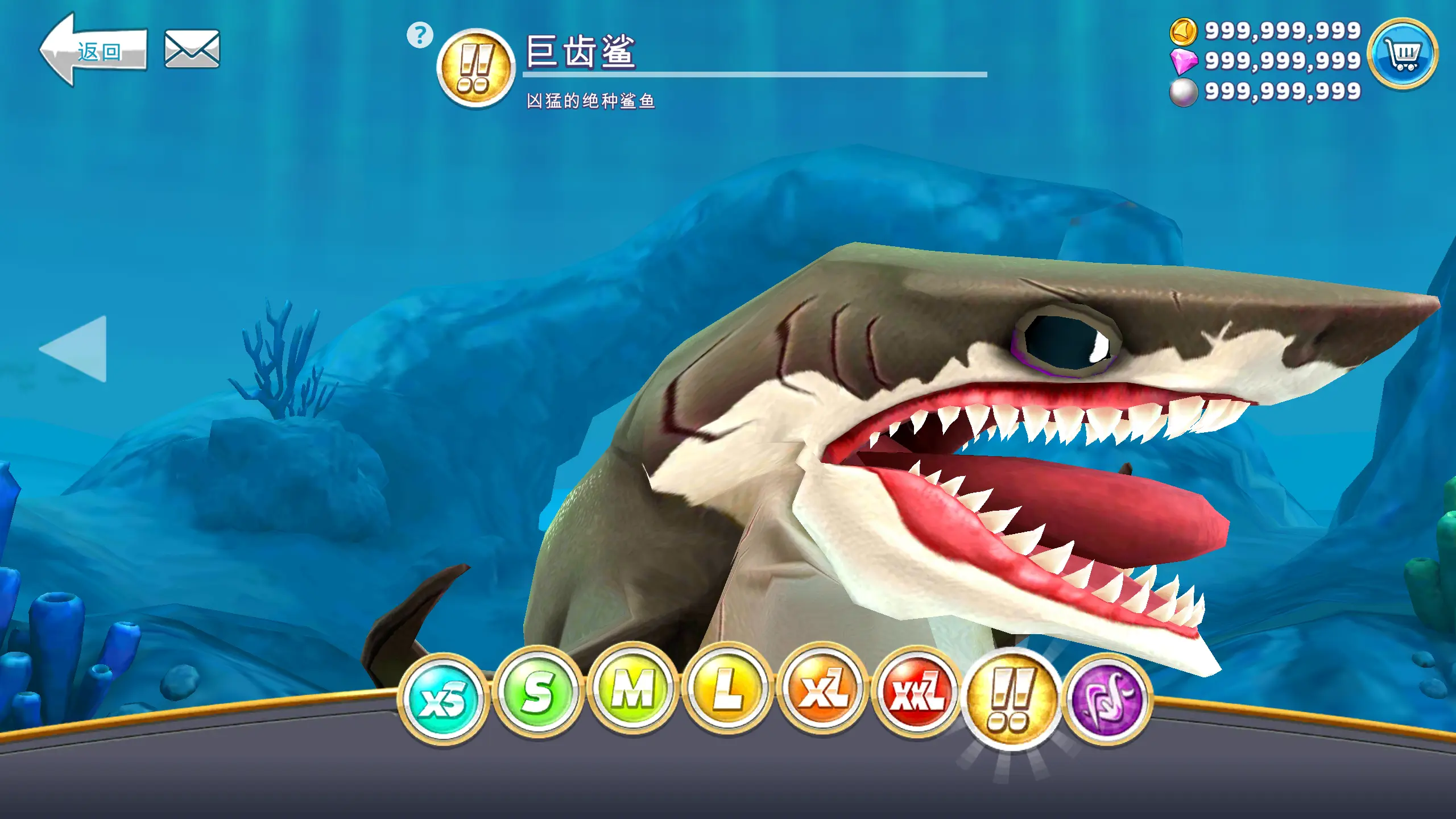Show help via the question mark icon

pyautogui.click(x=420, y=35)
